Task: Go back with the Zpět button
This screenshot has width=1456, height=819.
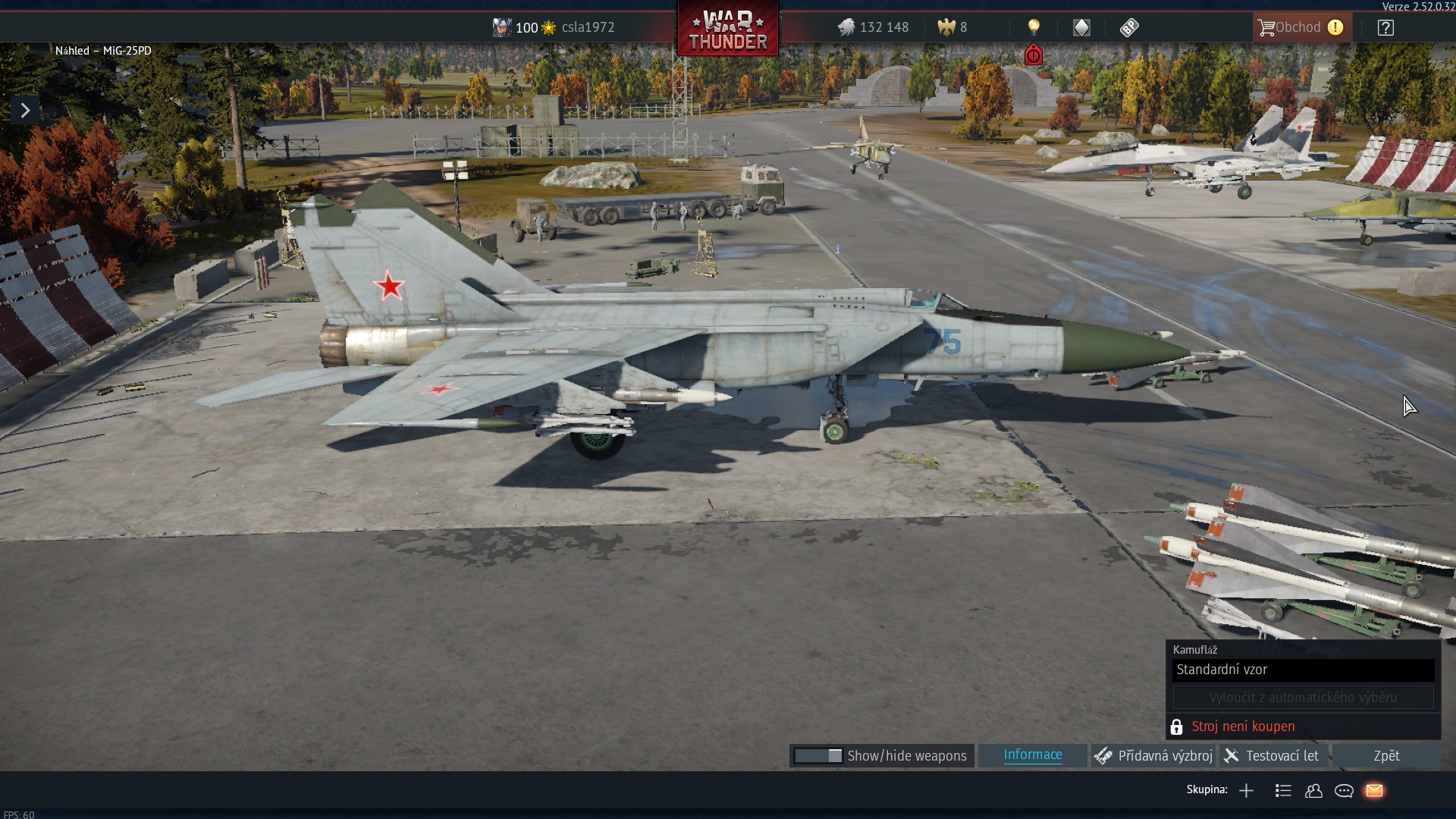Action: point(1386,756)
